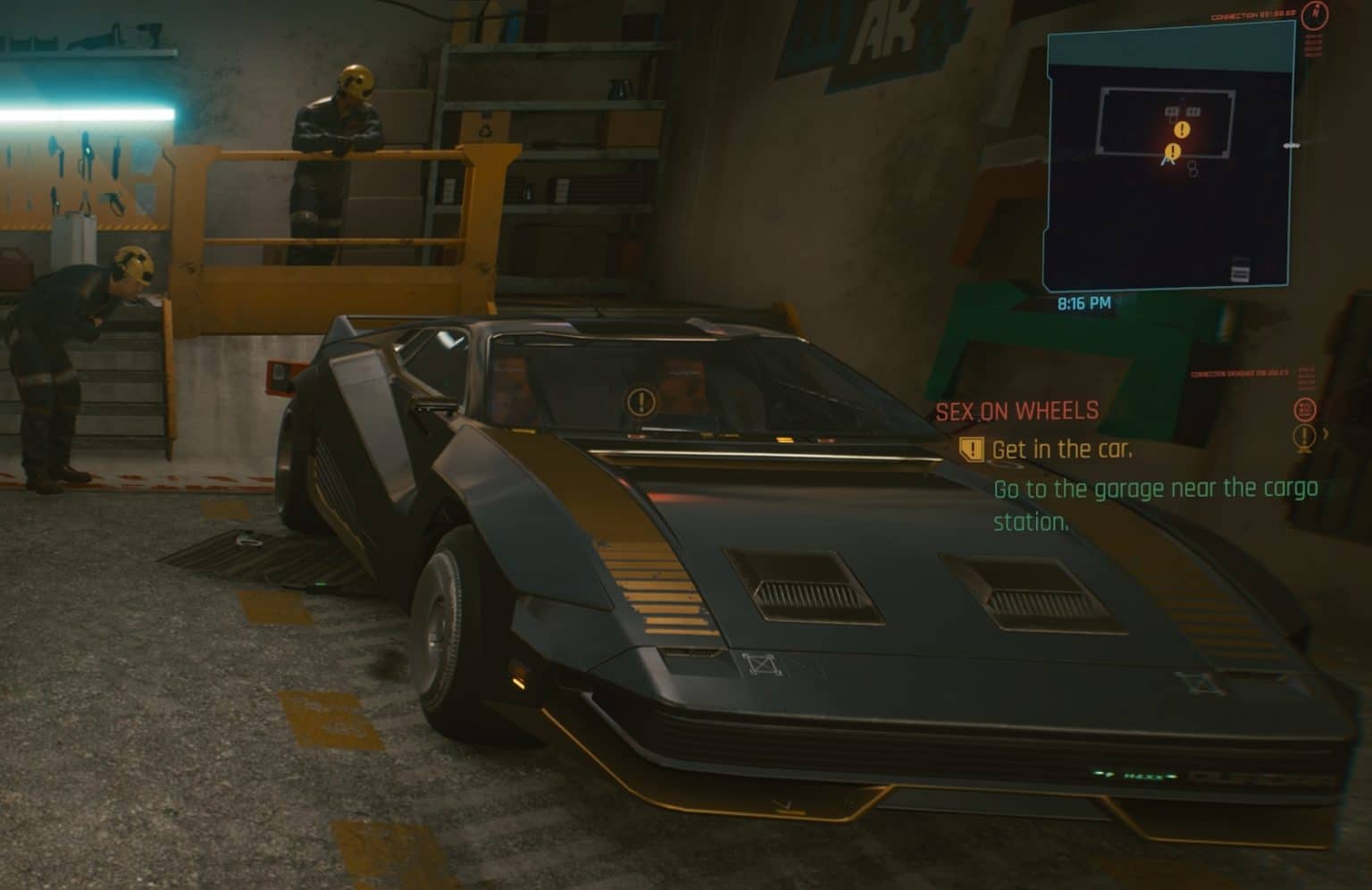This screenshot has width=1372, height=890.
Task: Click the upper yellow objective marker inside the minimap
Action: coord(1181,130)
